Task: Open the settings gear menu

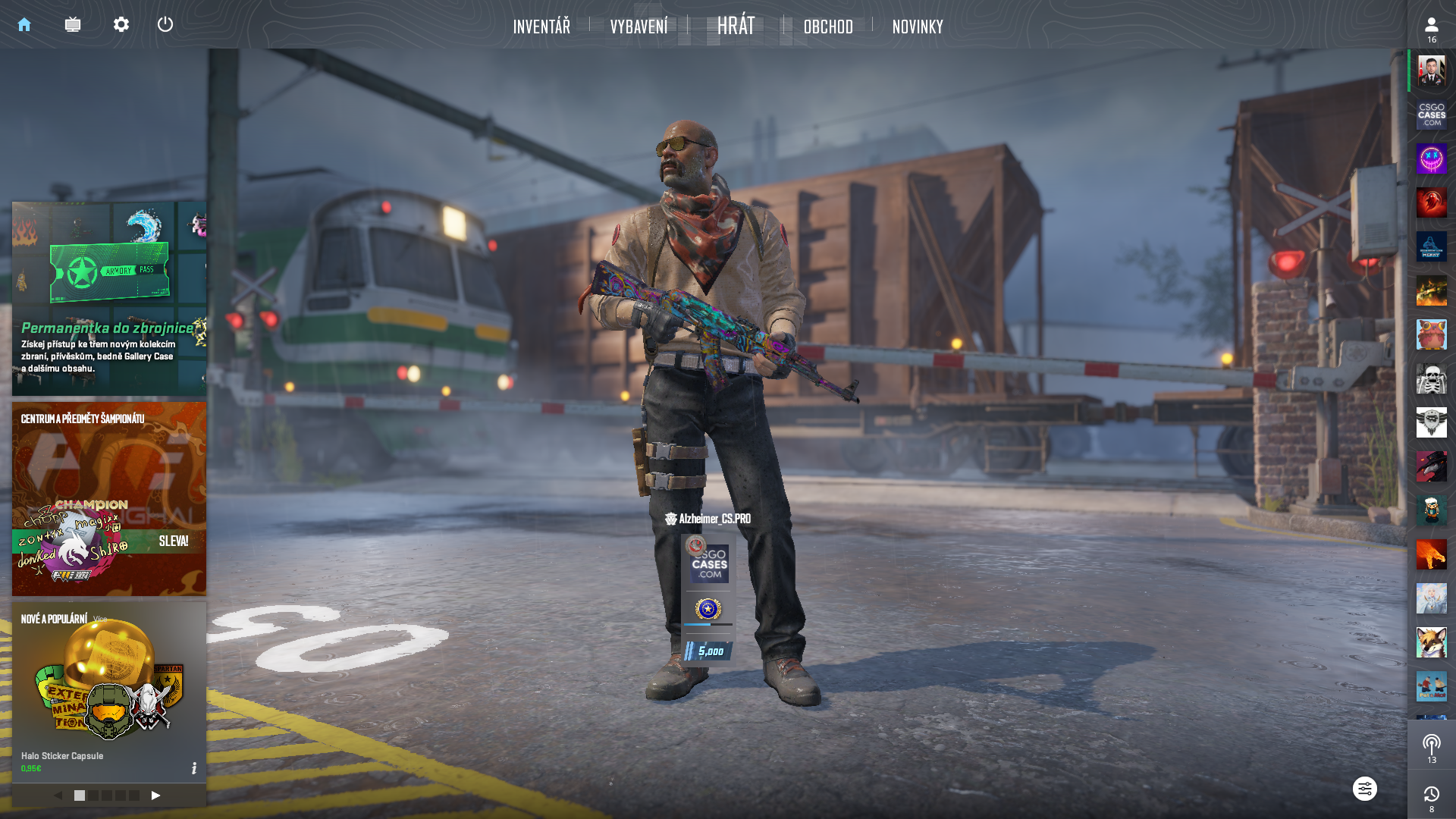Action: click(121, 25)
